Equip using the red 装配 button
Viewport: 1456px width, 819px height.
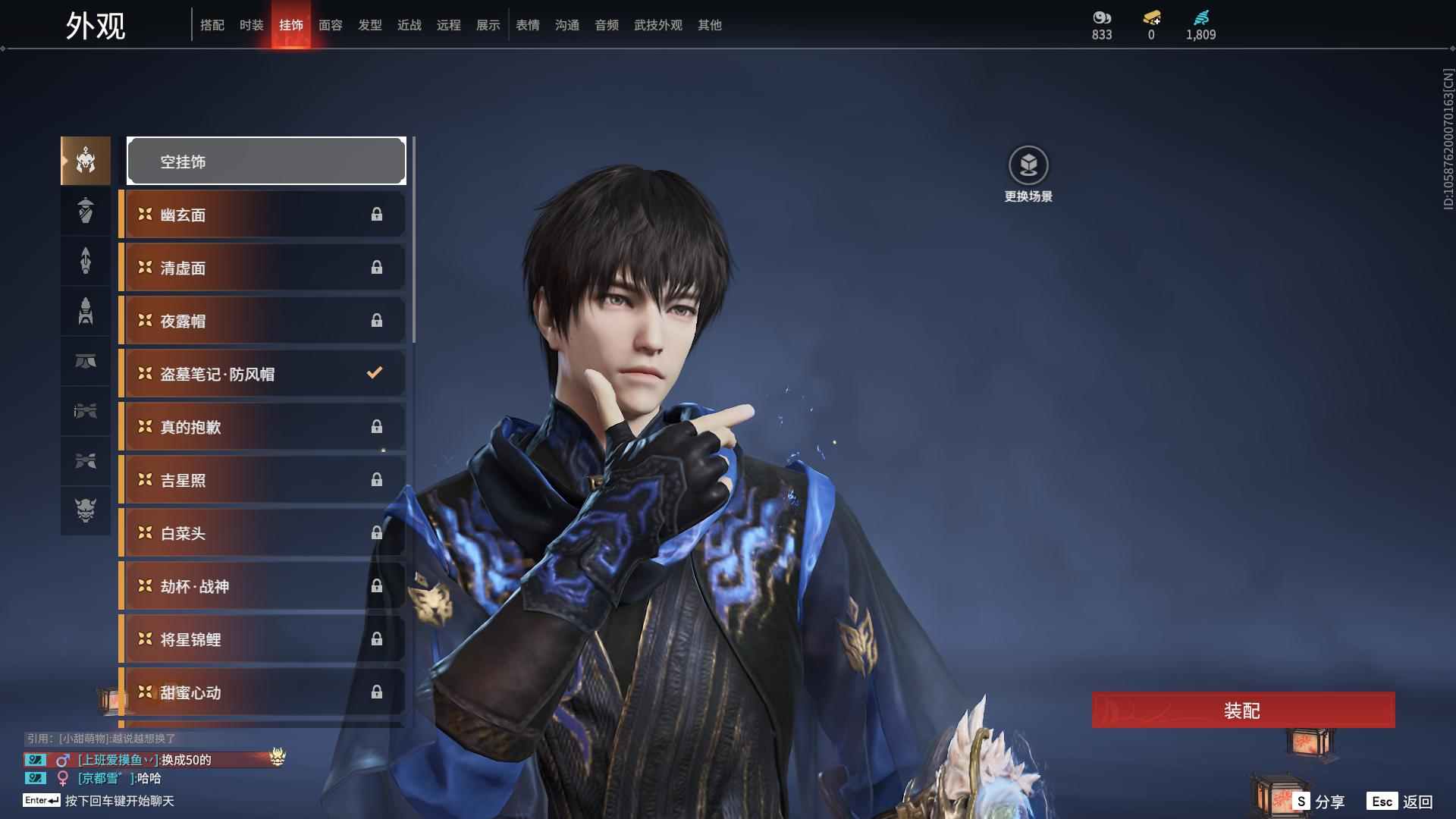pyautogui.click(x=1243, y=711)
